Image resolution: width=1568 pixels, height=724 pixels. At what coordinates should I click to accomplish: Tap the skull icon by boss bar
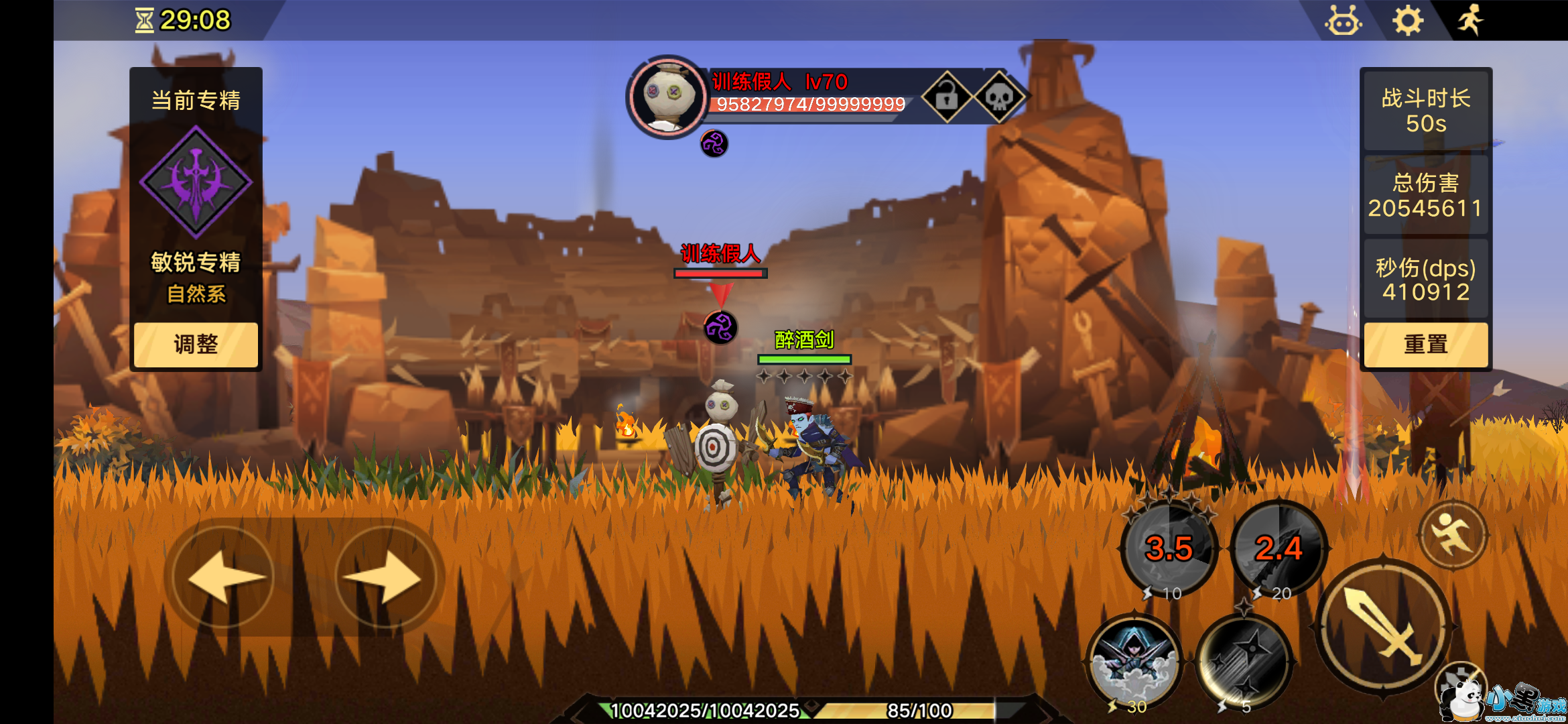tap(998, 98)
